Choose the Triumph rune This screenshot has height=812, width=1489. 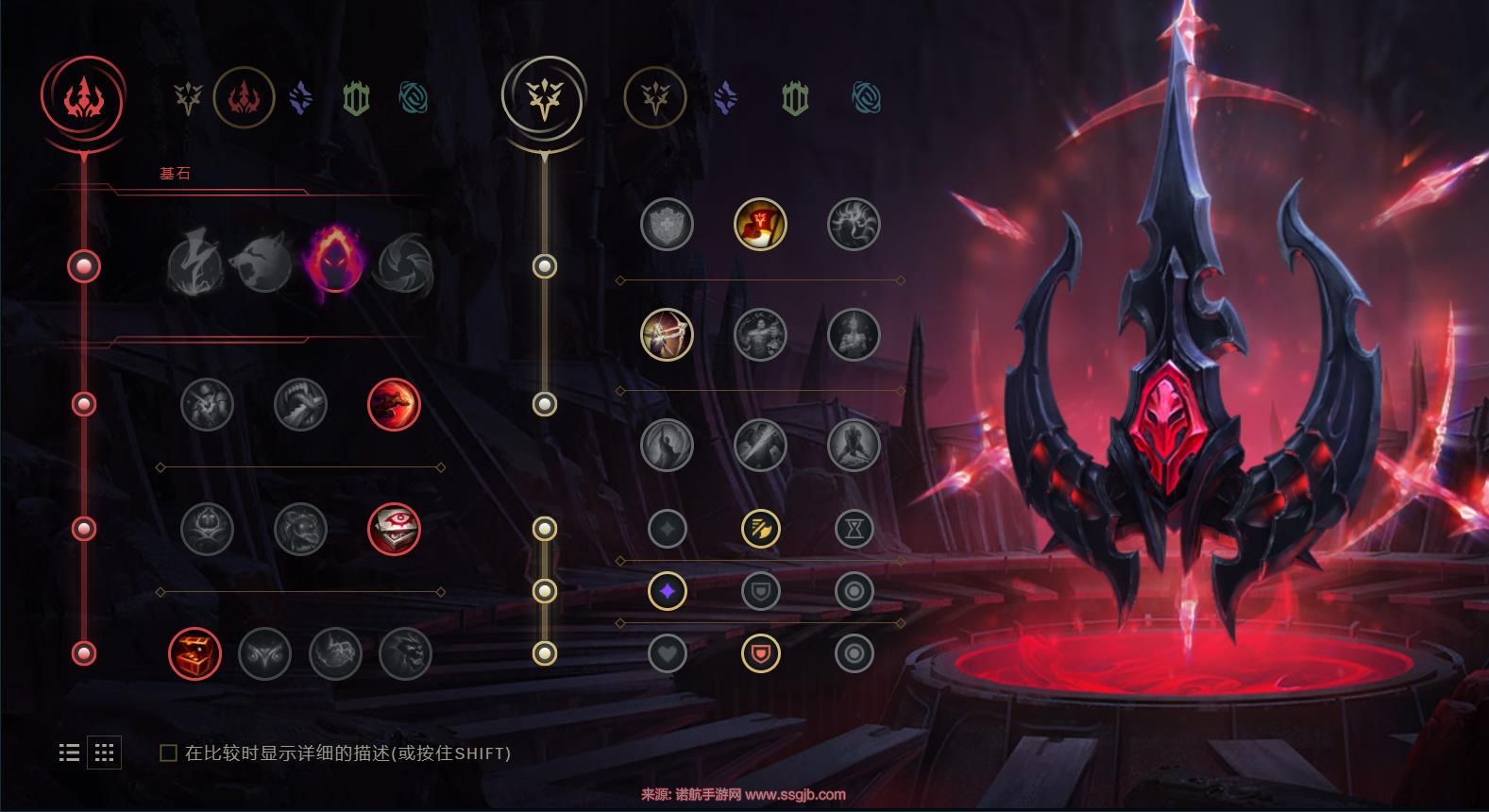pos(760,225)
